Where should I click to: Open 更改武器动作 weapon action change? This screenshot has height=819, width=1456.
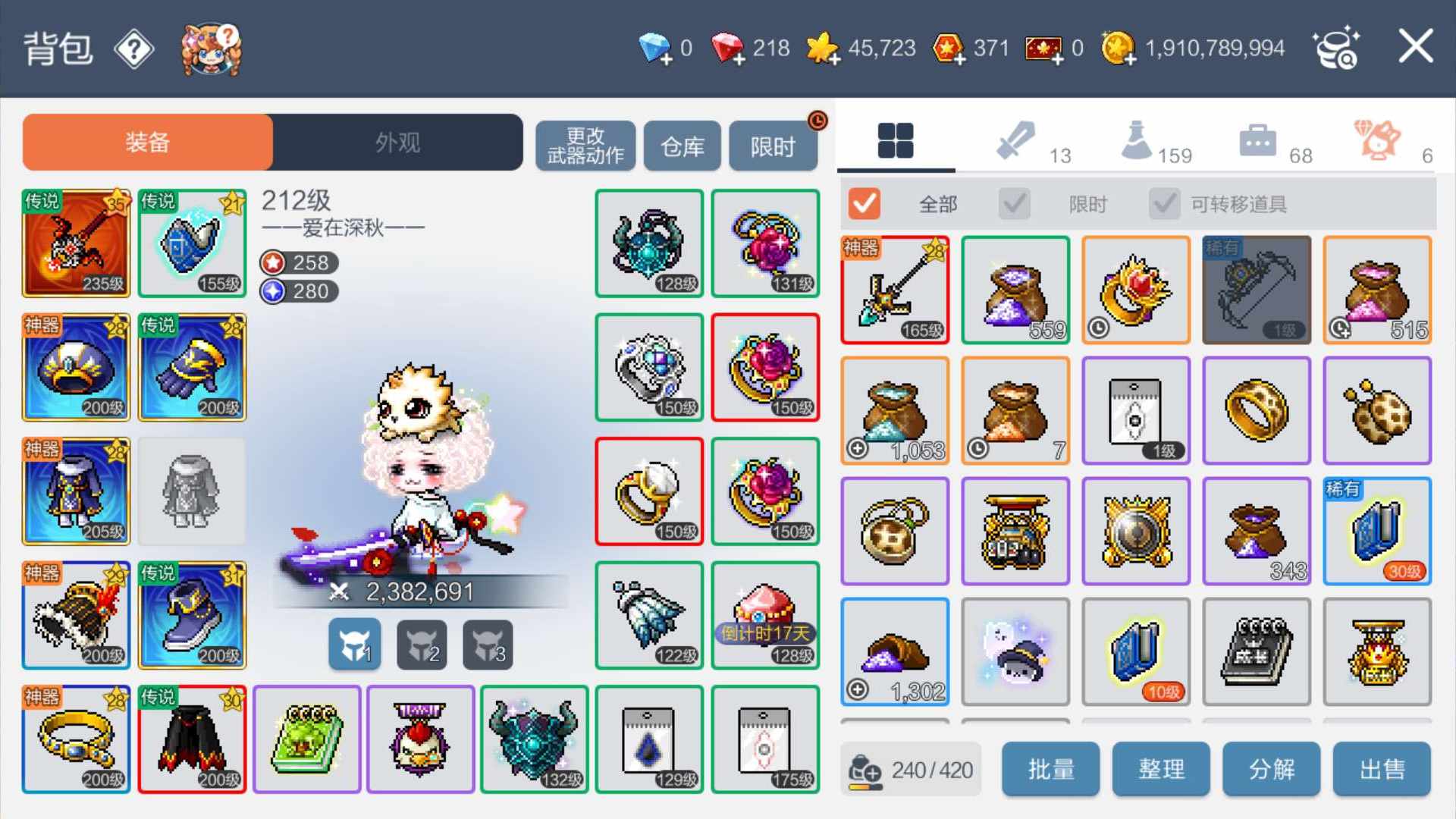585,146
